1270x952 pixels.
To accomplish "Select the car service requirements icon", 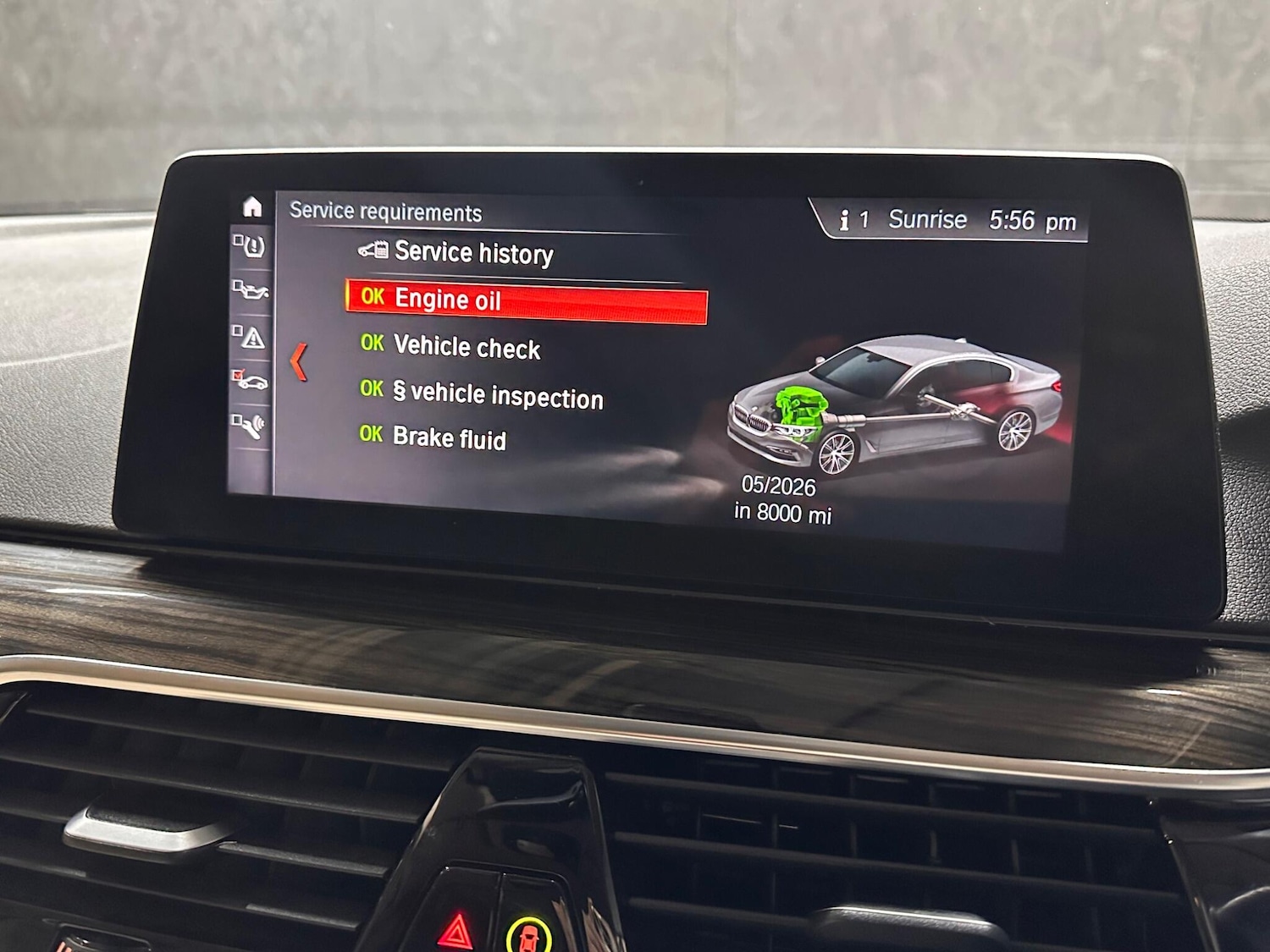I will 251,380.
